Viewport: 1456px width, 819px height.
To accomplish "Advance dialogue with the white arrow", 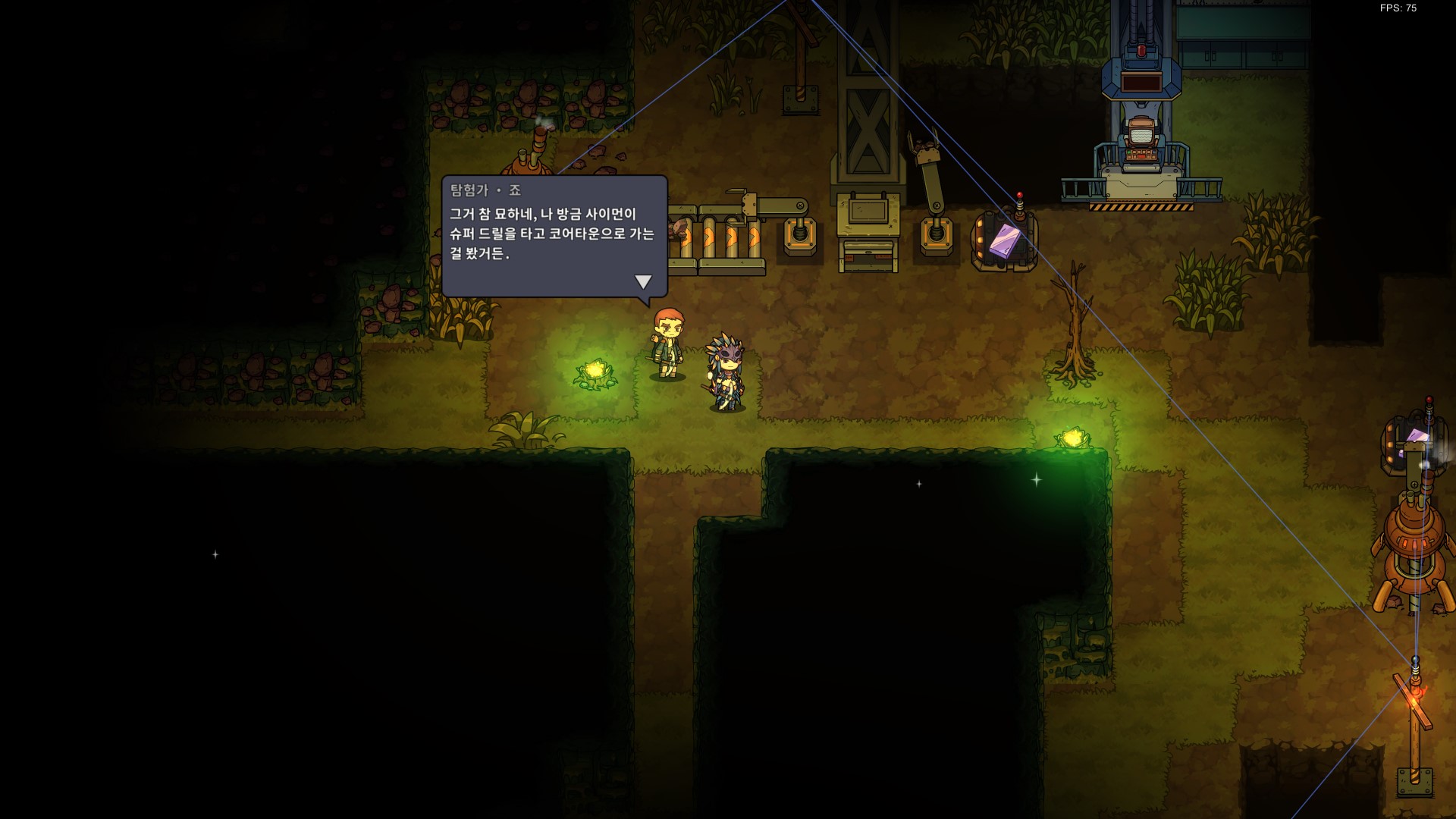I will [x=643, y=281].
